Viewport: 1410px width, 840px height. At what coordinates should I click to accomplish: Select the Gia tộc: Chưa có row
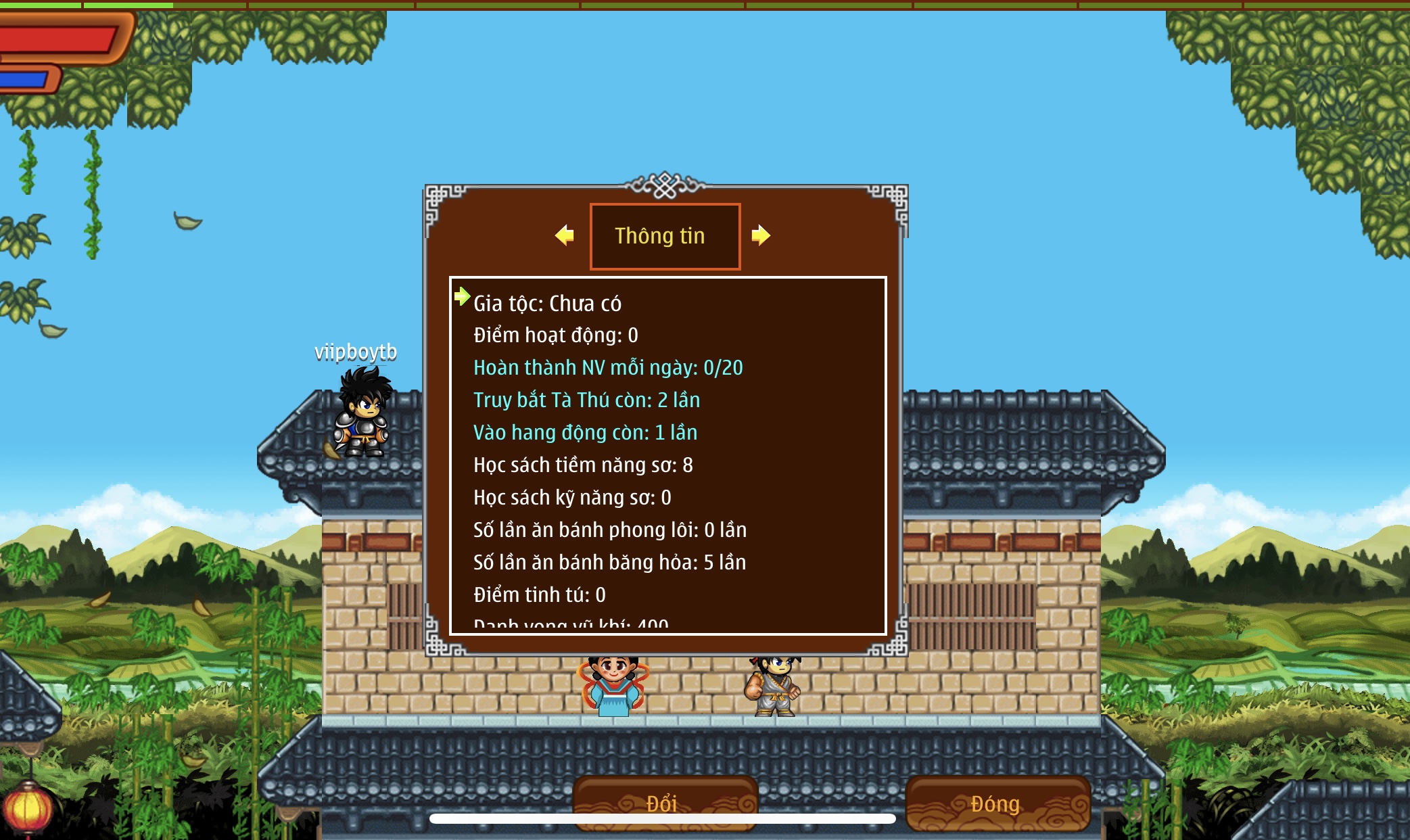[x=547, y=304]
